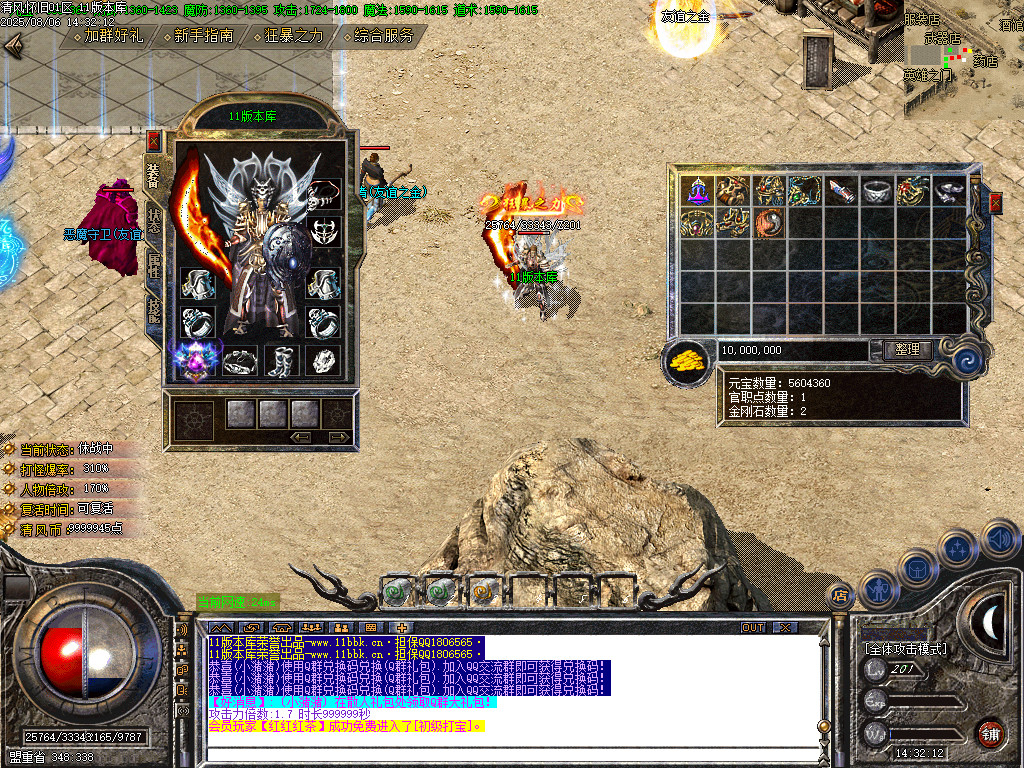The width and height of the screenshot is (1024, 768).
Task: Click the OUT button above the chat
Action: click(753, 627)
